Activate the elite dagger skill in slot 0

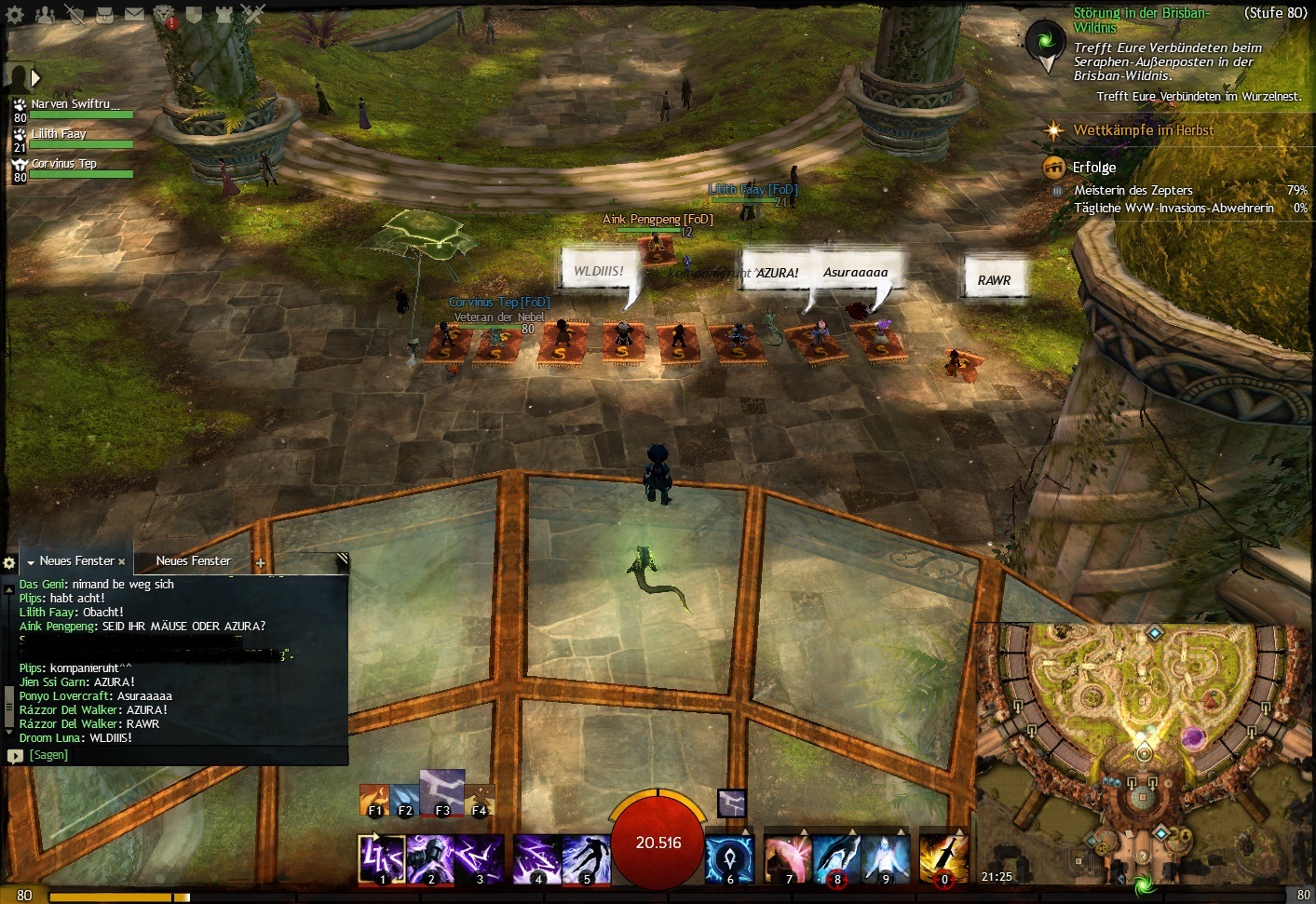943,858
